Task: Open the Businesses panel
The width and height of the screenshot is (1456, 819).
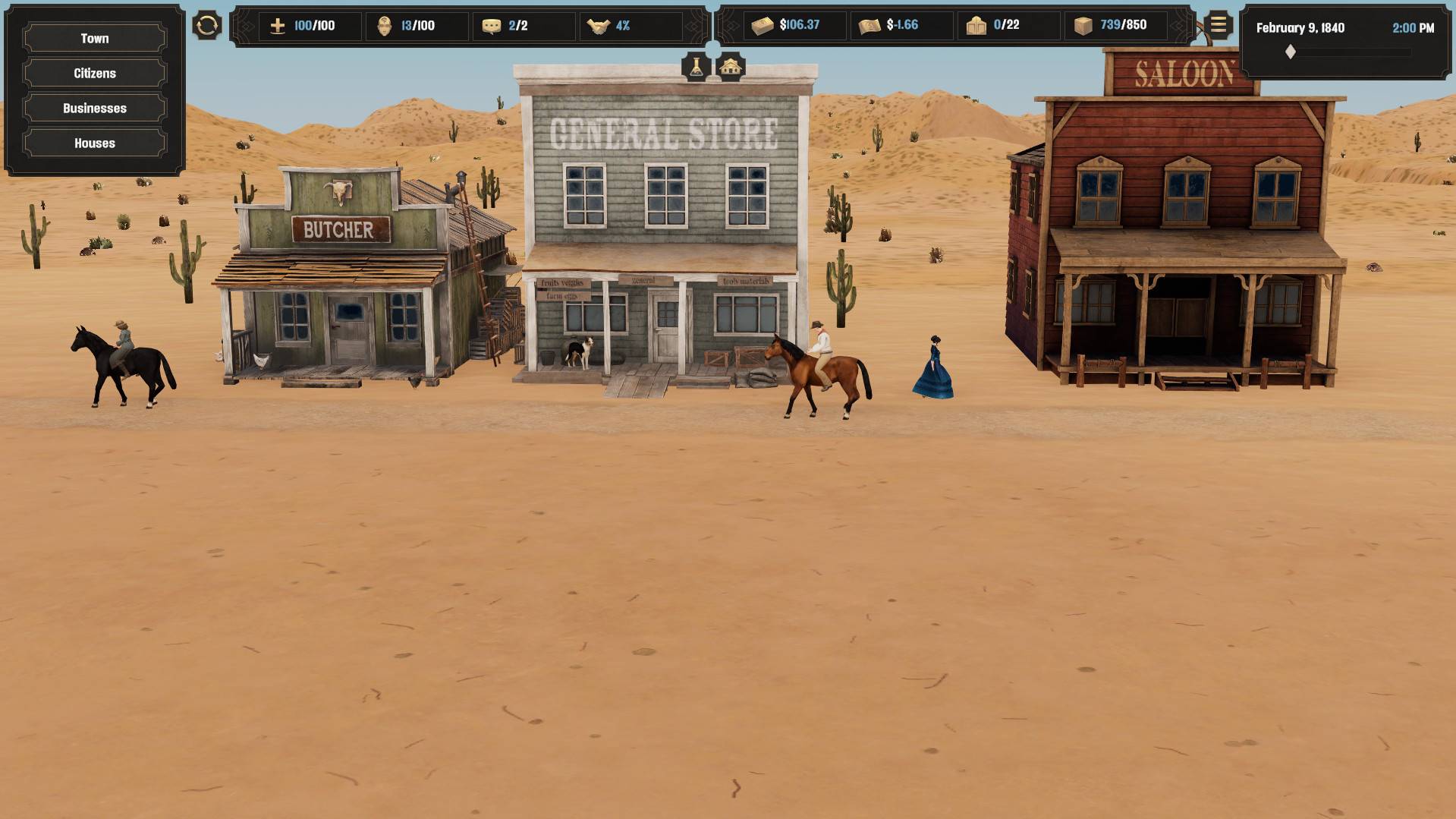Action: tap(95, 109)
